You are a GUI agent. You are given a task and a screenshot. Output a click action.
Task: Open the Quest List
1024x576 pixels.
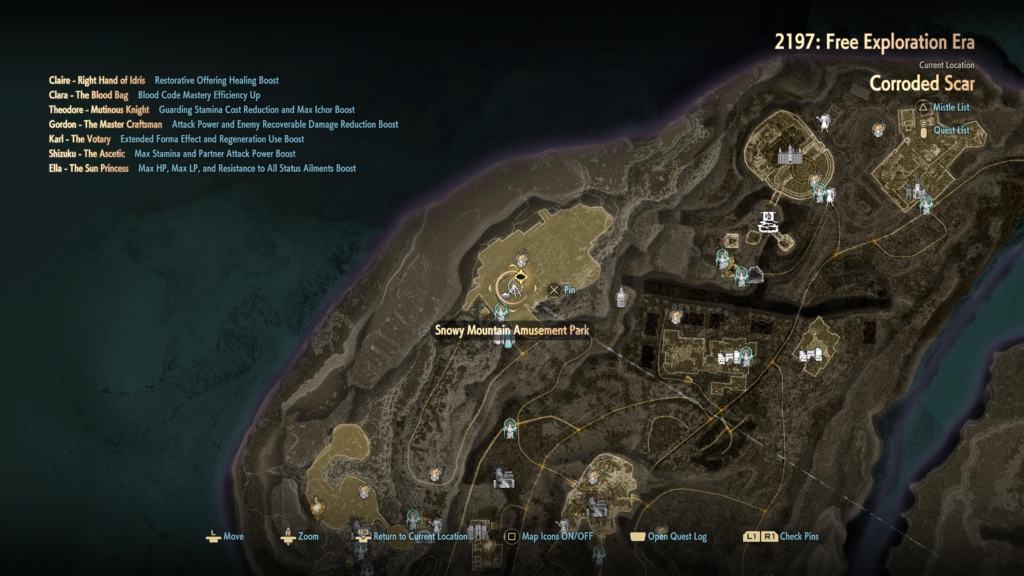point(950,130)
